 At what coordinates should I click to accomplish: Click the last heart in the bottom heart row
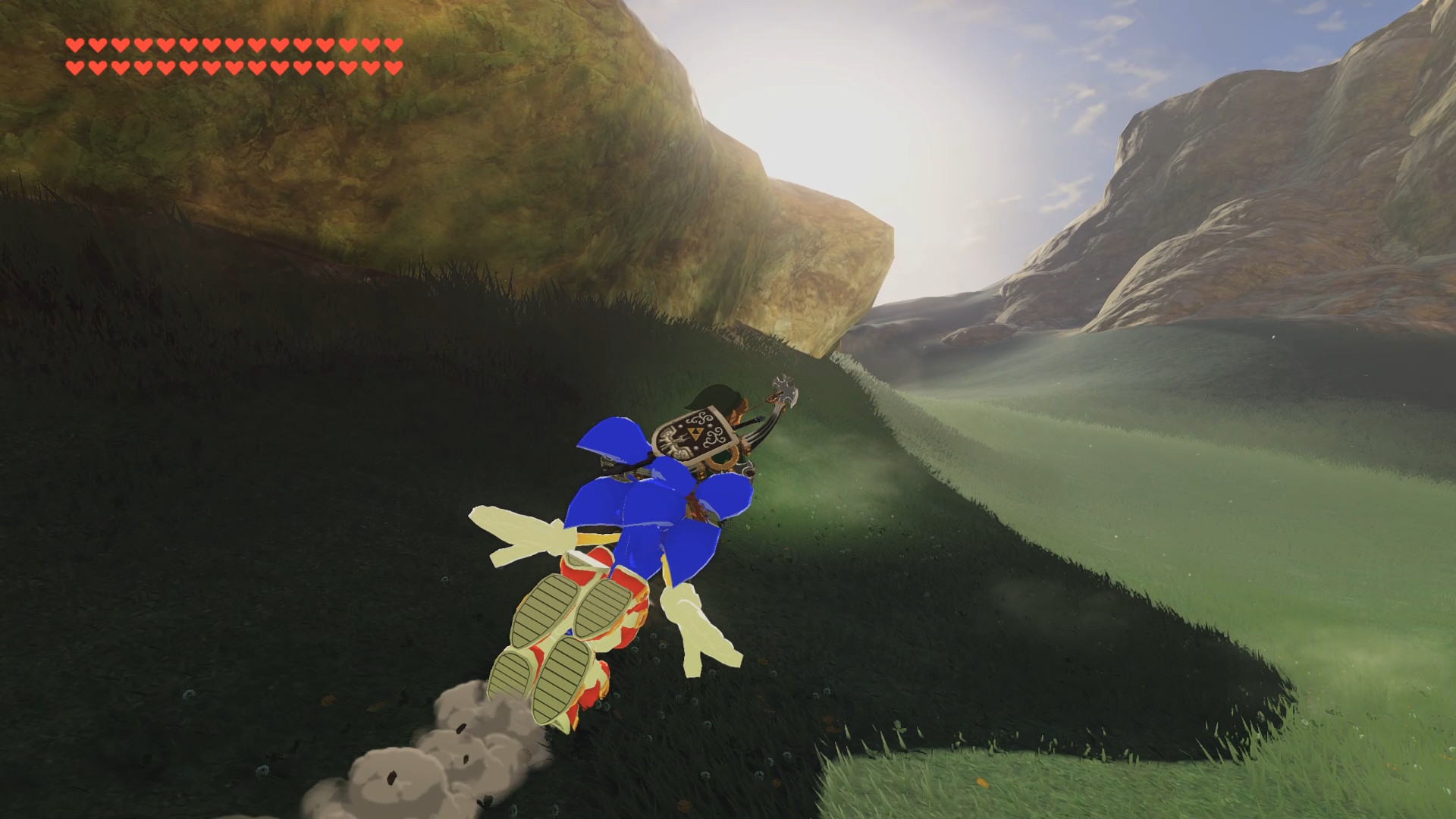pyautogui.click(x=393, y=67)
